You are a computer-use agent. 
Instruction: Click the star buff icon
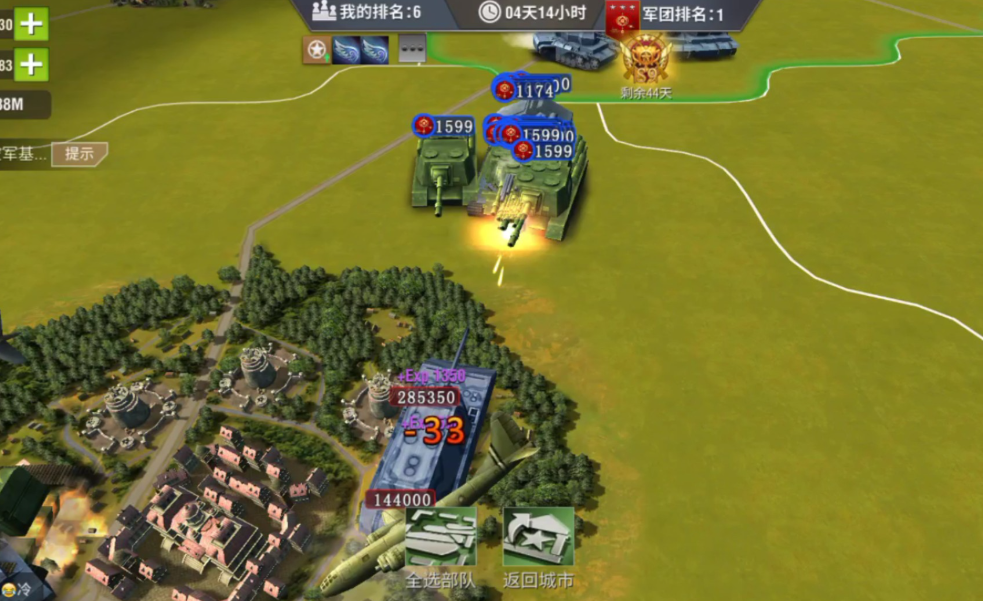coord(317,49)
